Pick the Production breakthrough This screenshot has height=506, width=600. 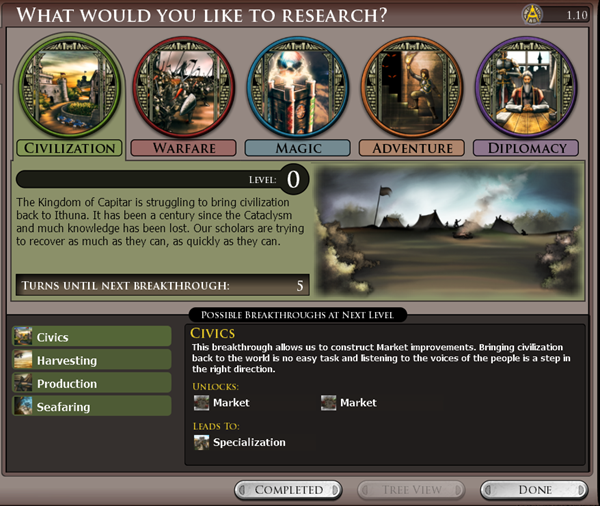click(x=92, y=384)
